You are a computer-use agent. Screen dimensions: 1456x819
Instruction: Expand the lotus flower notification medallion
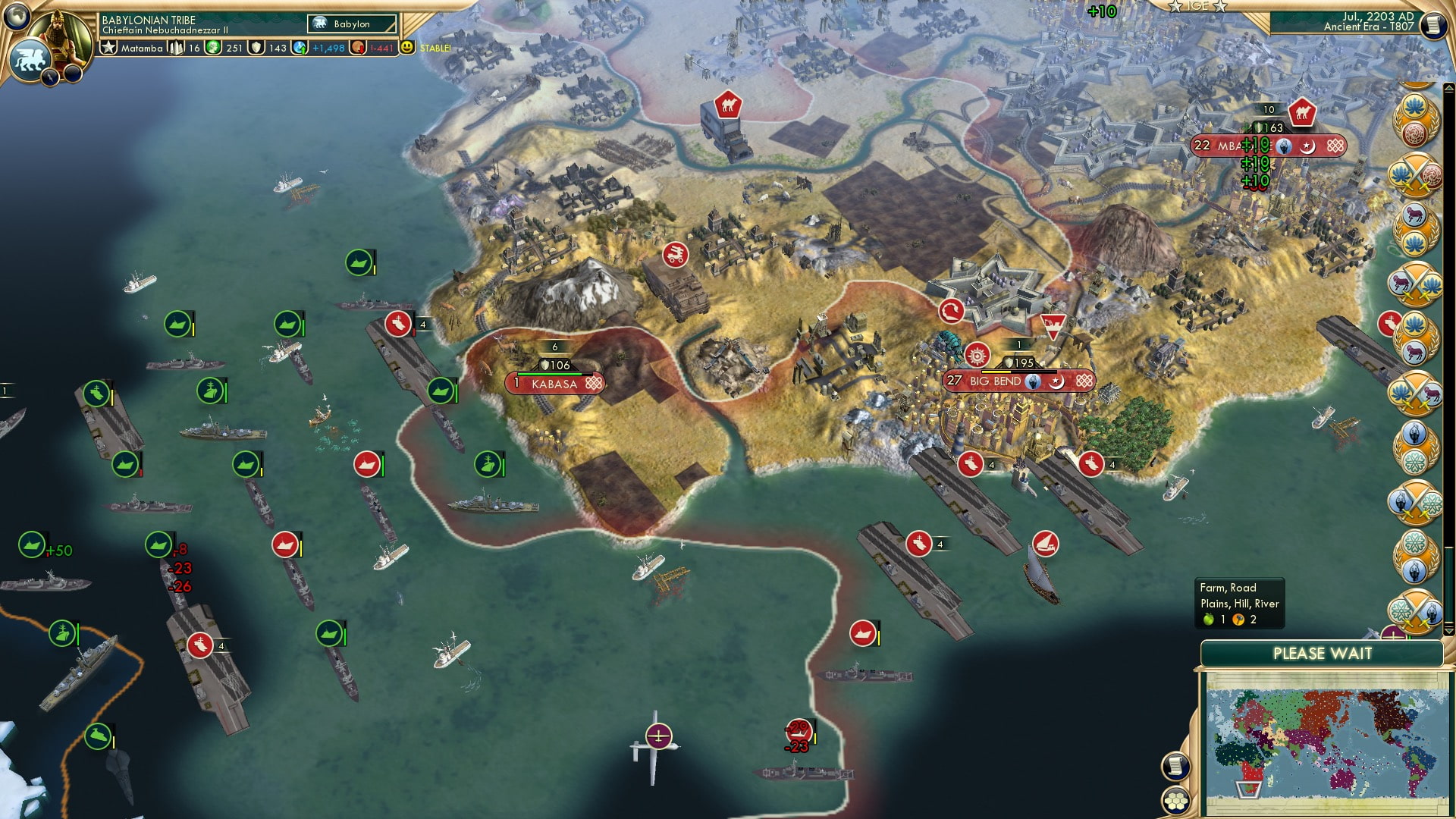pos(1414,106)
